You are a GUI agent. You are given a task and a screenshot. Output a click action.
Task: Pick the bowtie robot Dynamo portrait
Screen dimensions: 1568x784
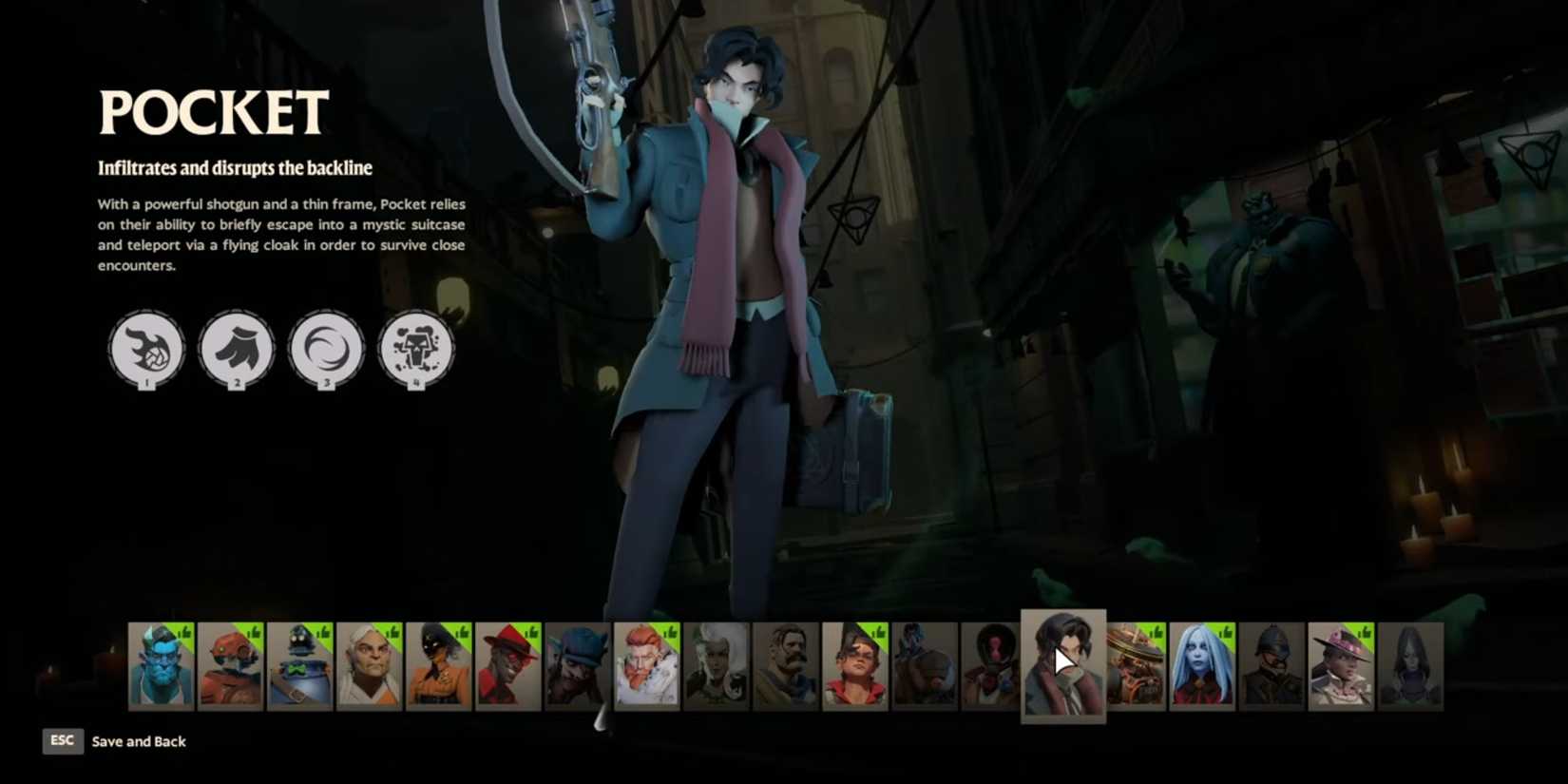point(299,666)
